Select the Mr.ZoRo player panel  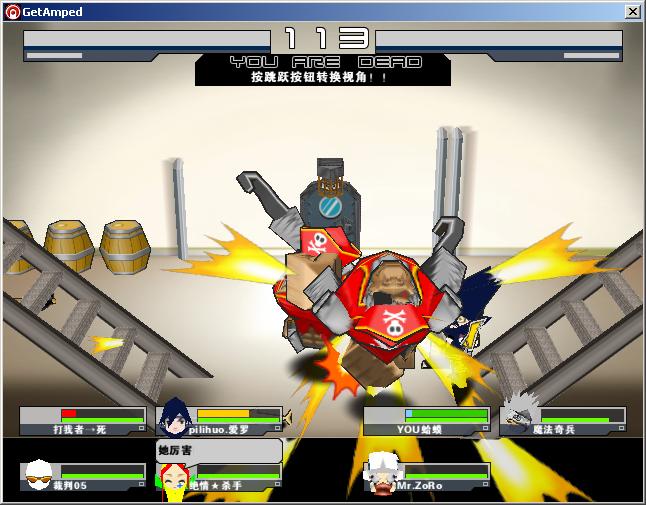point(426,477)
